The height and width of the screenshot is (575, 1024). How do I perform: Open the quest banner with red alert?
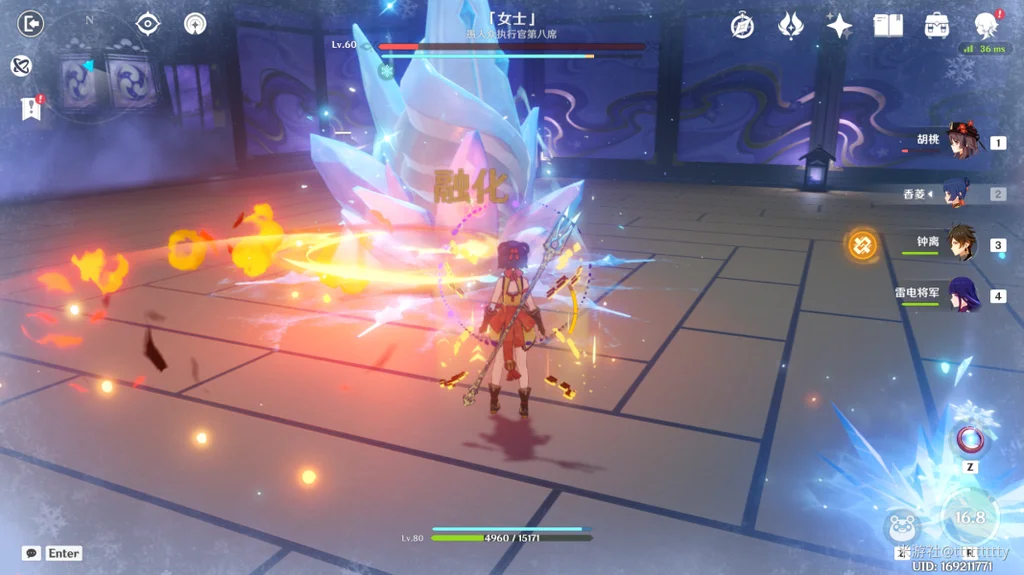point(31,108)
